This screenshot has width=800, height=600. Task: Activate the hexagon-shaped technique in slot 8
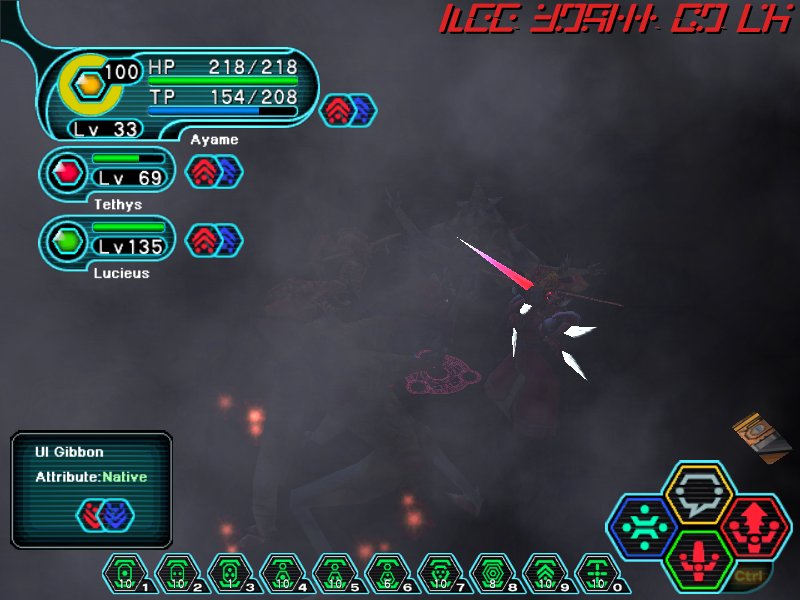491,574
